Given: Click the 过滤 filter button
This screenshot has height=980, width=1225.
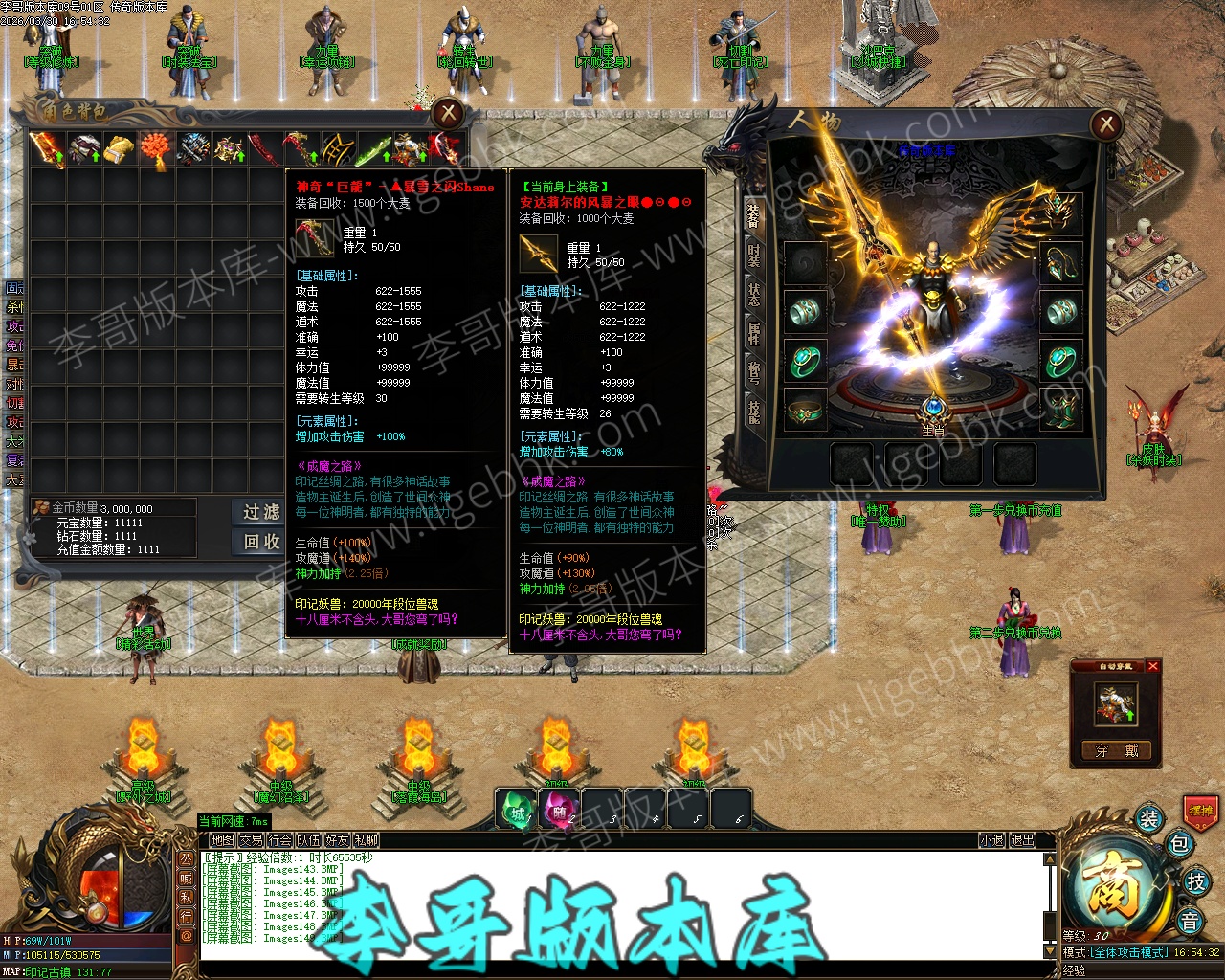Looking at the screenshot, I should pyautogui.click(x=260, y=512).
